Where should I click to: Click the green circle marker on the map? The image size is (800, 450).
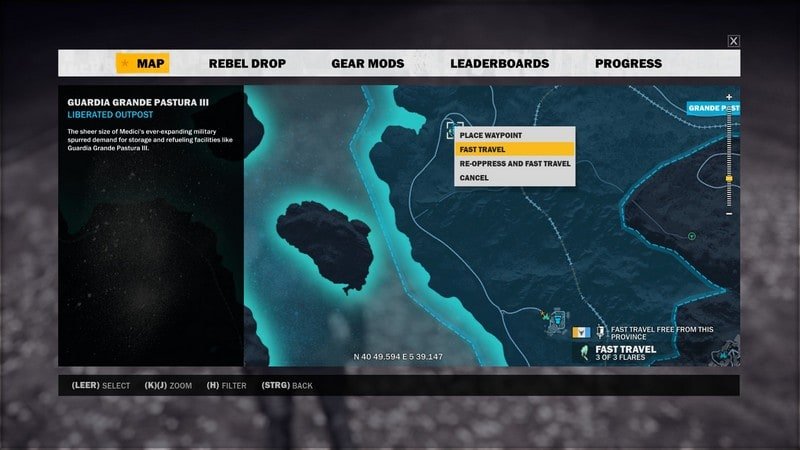[x=692, y=236]
